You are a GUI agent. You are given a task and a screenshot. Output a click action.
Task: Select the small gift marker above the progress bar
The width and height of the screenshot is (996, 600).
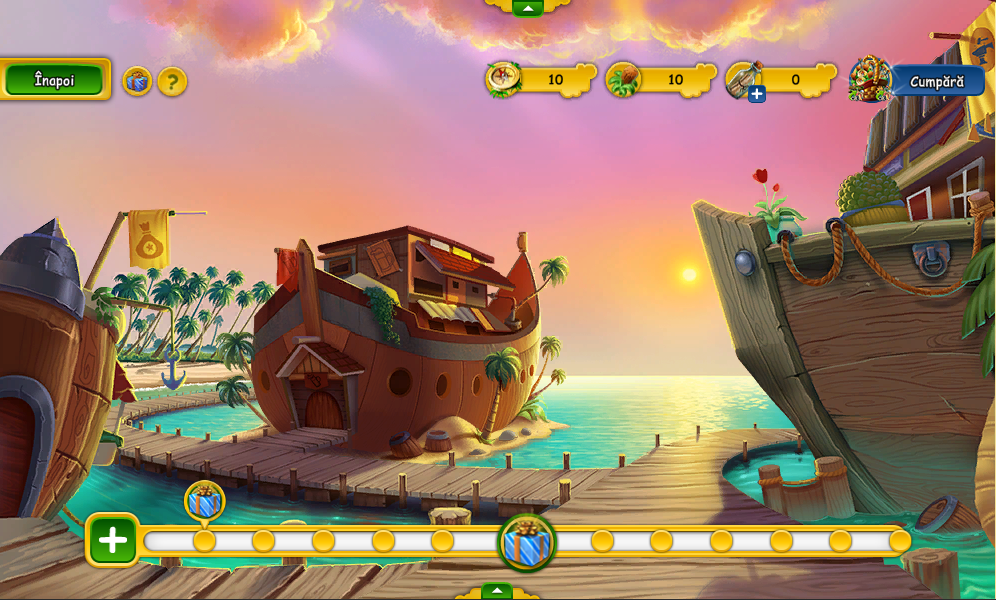click(x=205, y=501)
